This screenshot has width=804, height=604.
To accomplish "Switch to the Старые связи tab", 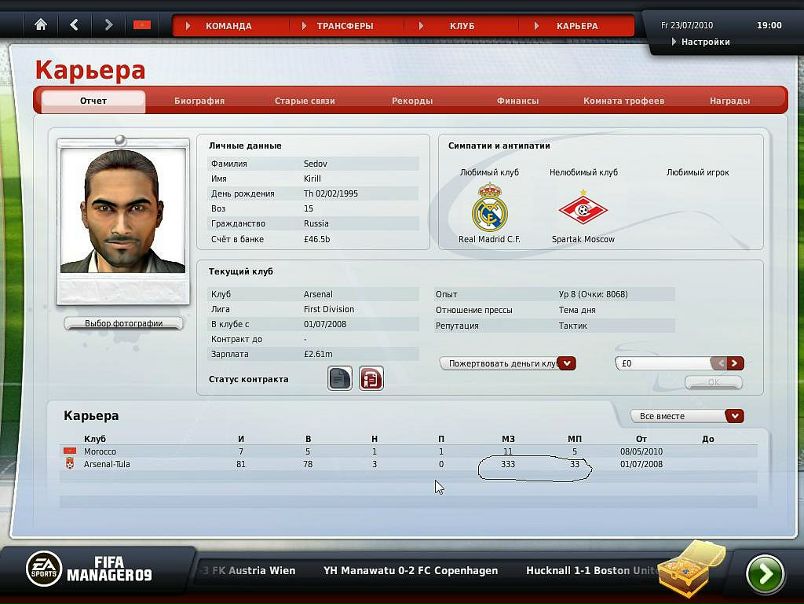I will coord(305,101).
